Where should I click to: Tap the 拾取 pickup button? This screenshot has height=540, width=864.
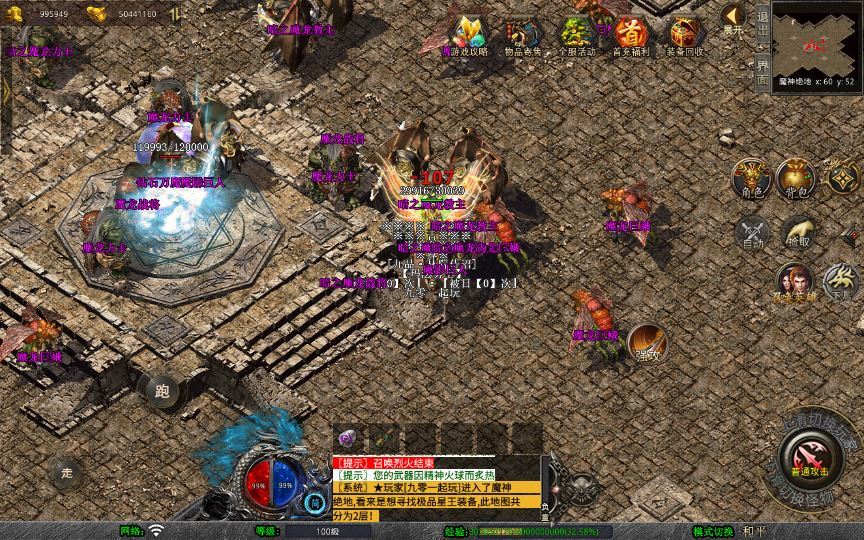(797, 233)
